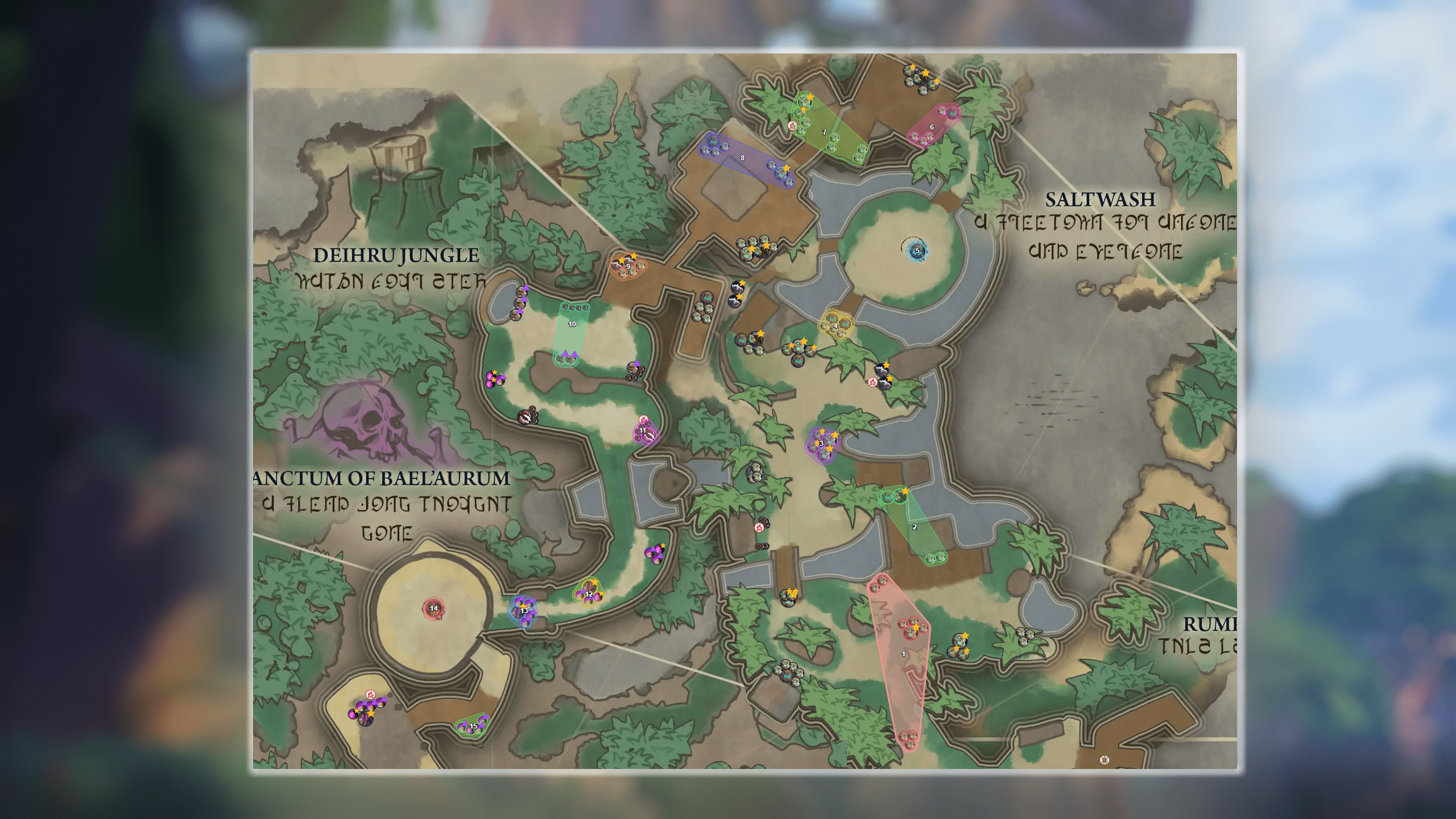Viewport: 1456px width, 819px height.
Task: Click the orange pull 9 group
Action: (x=628, y=266)
